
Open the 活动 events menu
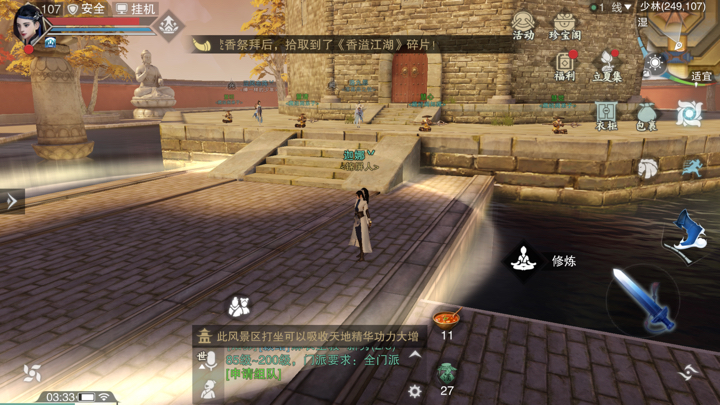tap(523, 24)
